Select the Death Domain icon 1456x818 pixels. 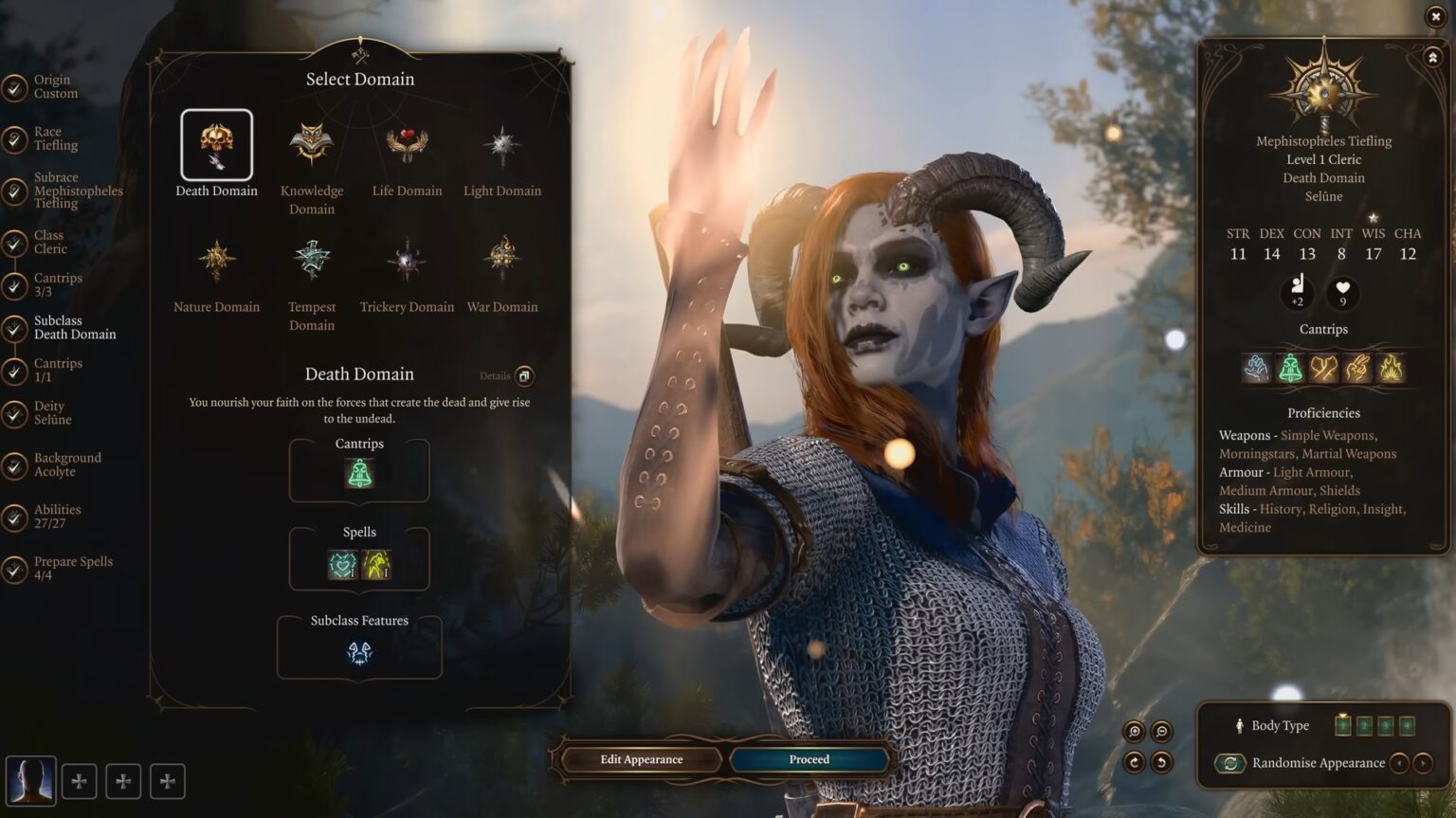tap(216, 144)
